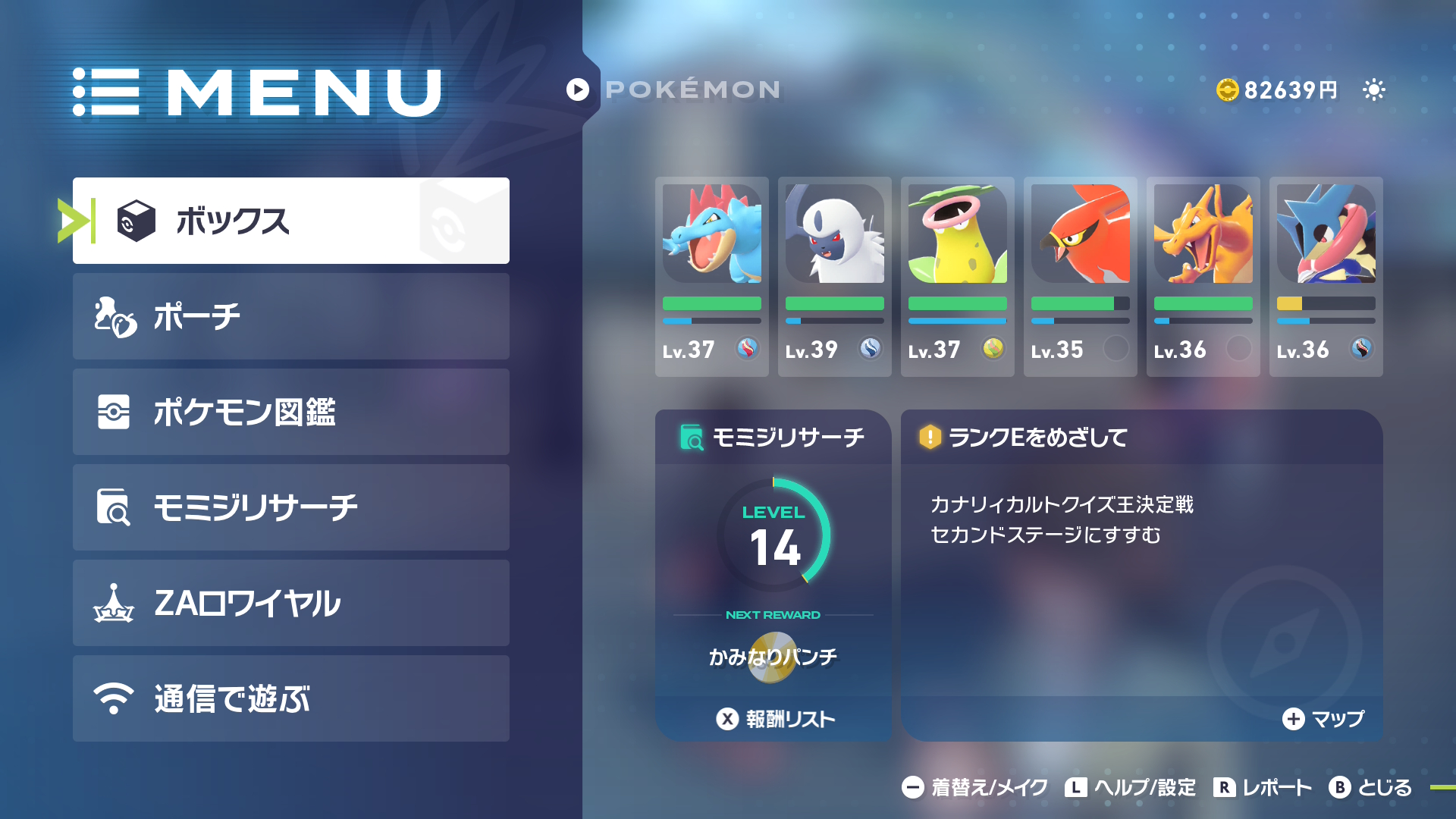Click the weather sun icon top right
The width and height of the screenshot is (1456, 819).
tap(1374, 89)
